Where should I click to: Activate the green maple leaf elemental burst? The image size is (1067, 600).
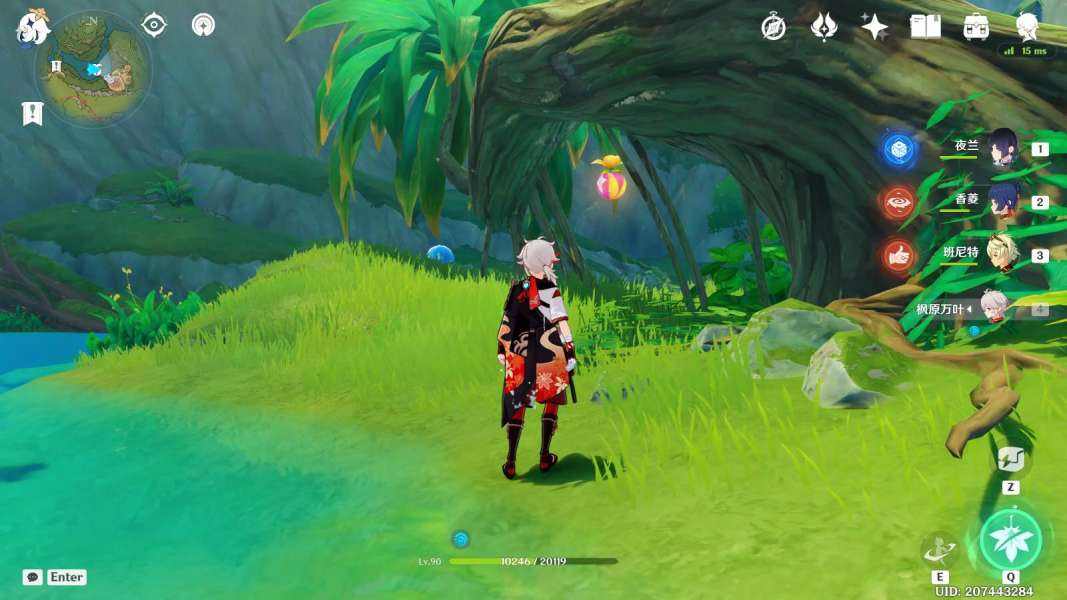1010,540
